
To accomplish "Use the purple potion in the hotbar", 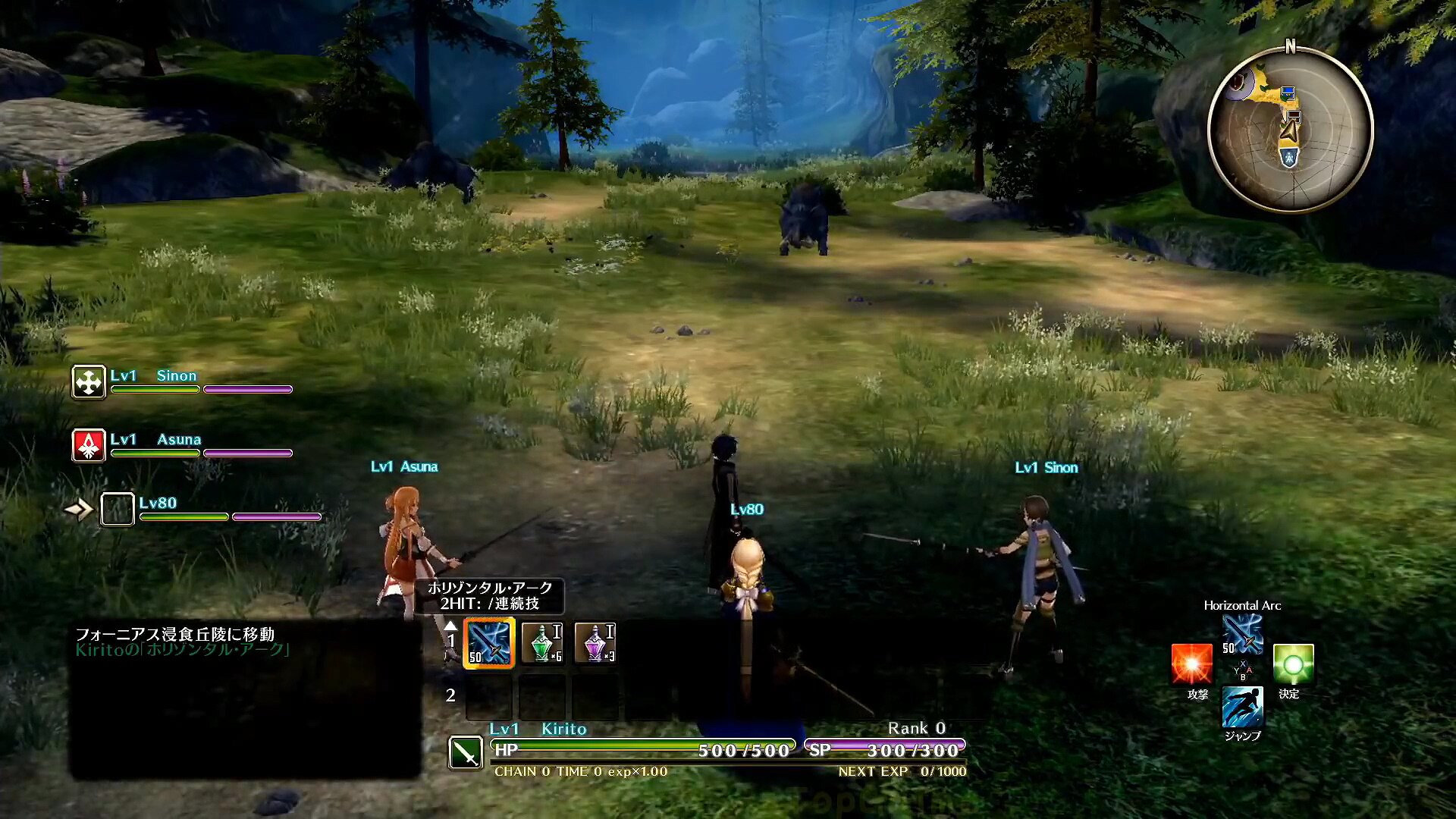I will click(595, 643).
